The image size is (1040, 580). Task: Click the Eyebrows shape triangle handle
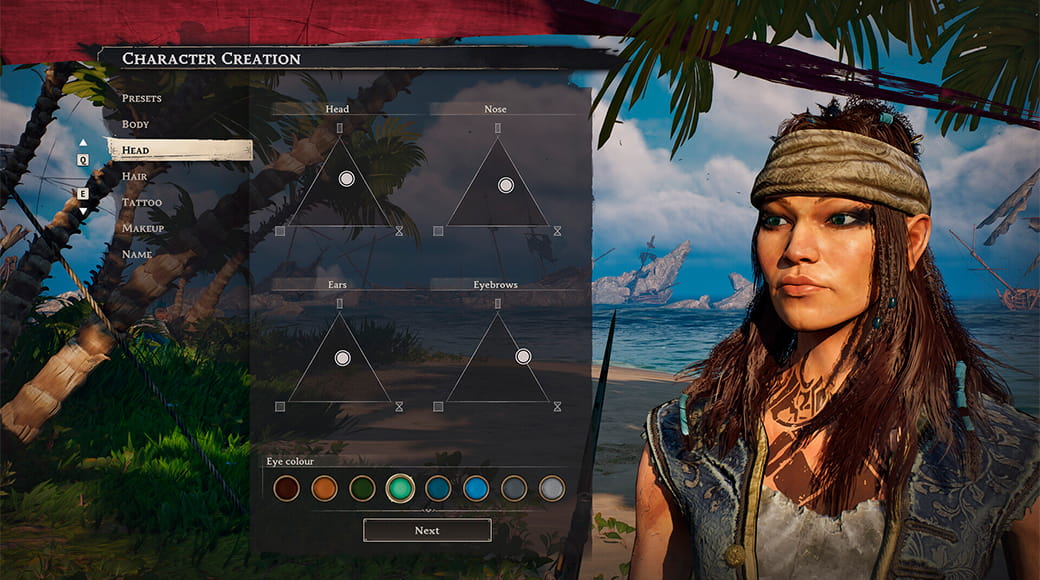pos(523,356)
